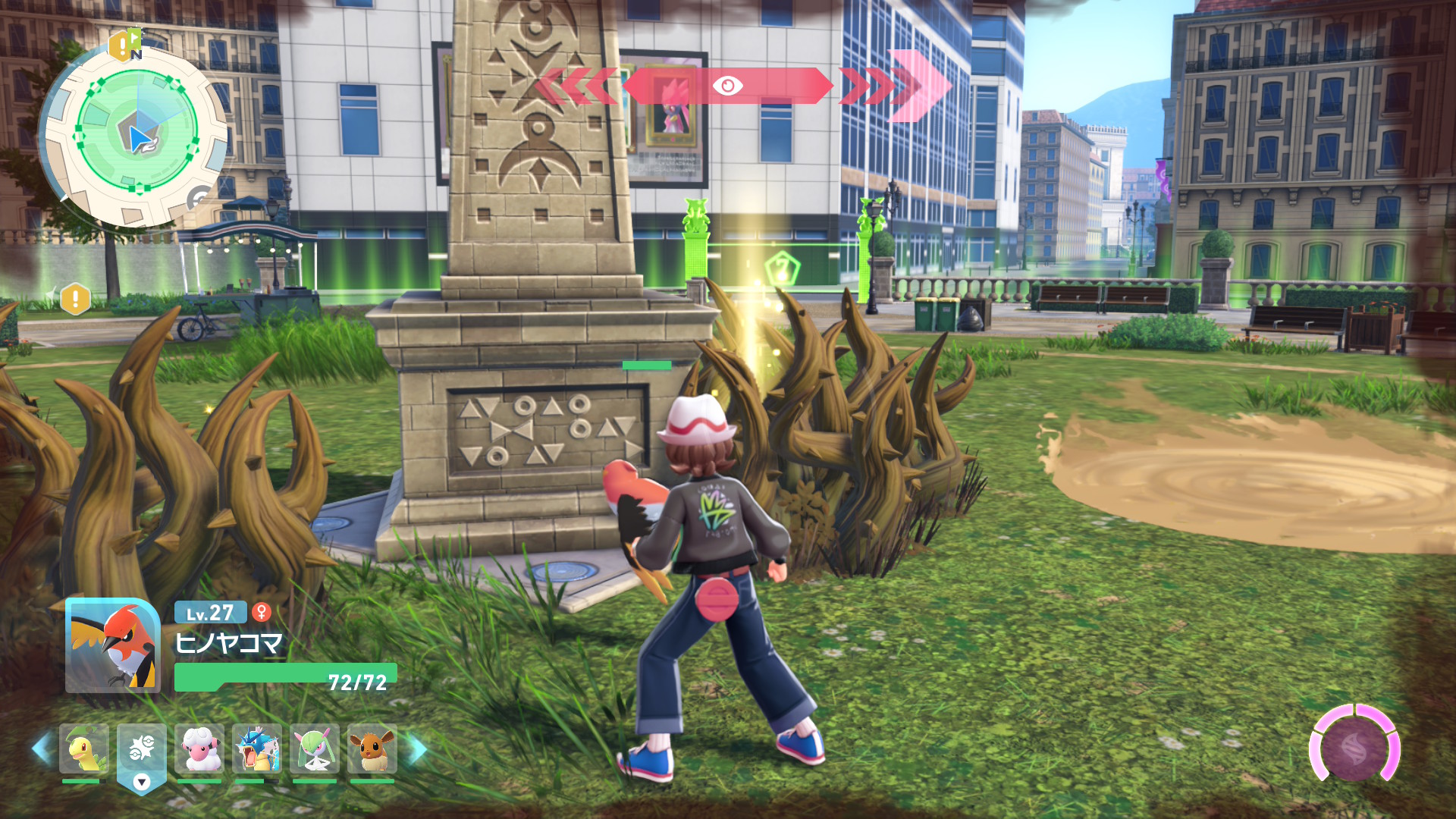Select Gyarados from the party bar
Screen dimensions: 1456x819
point(257,749)
